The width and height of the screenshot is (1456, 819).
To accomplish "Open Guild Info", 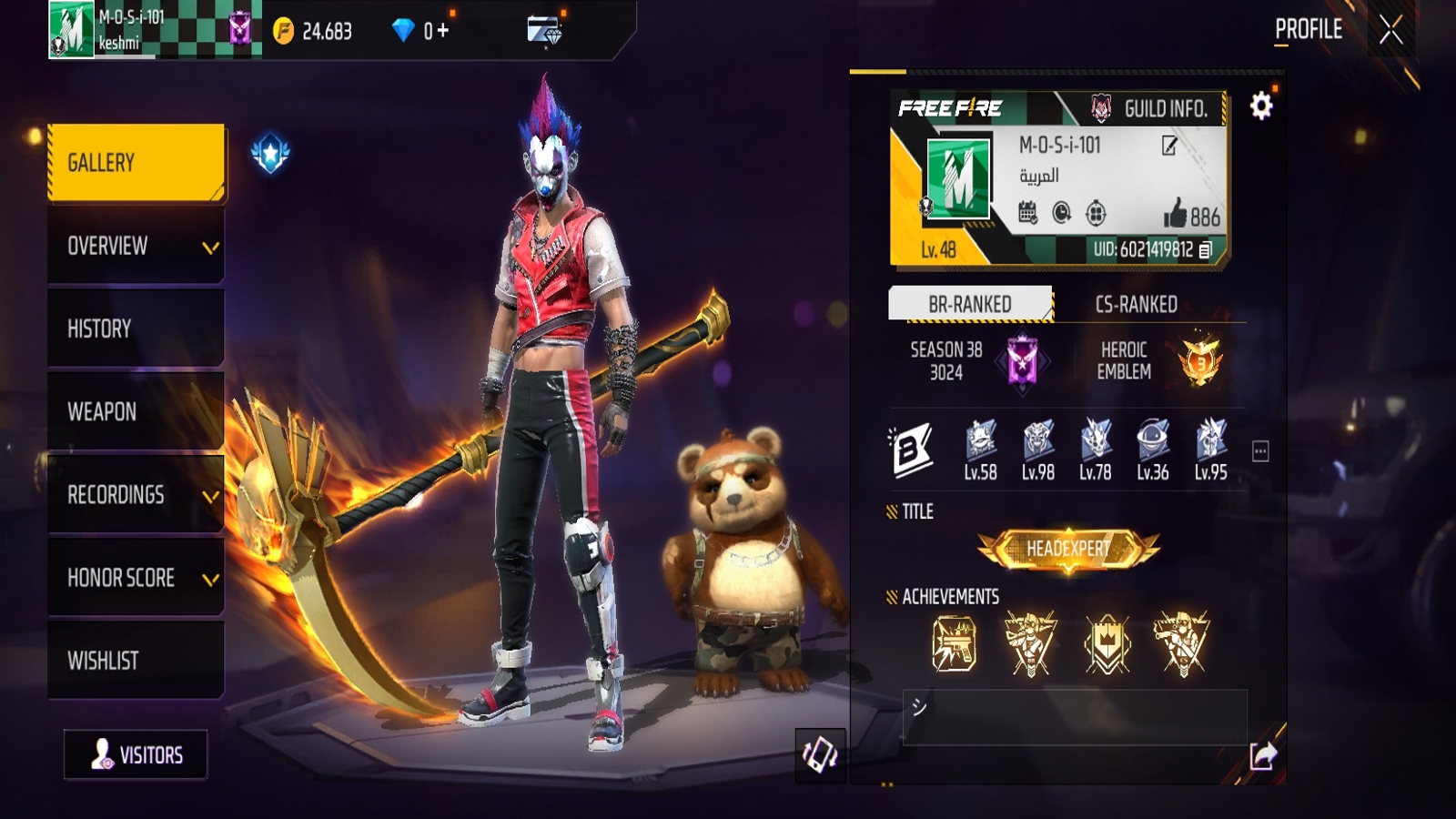I will click(1151, 109).
